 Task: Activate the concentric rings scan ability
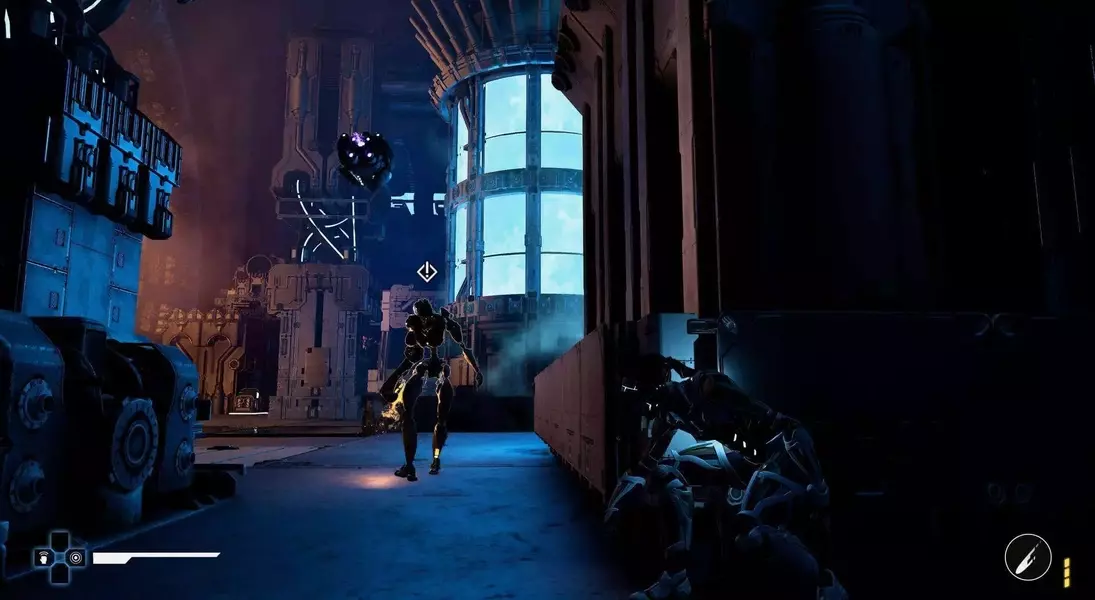coord(76,557)
